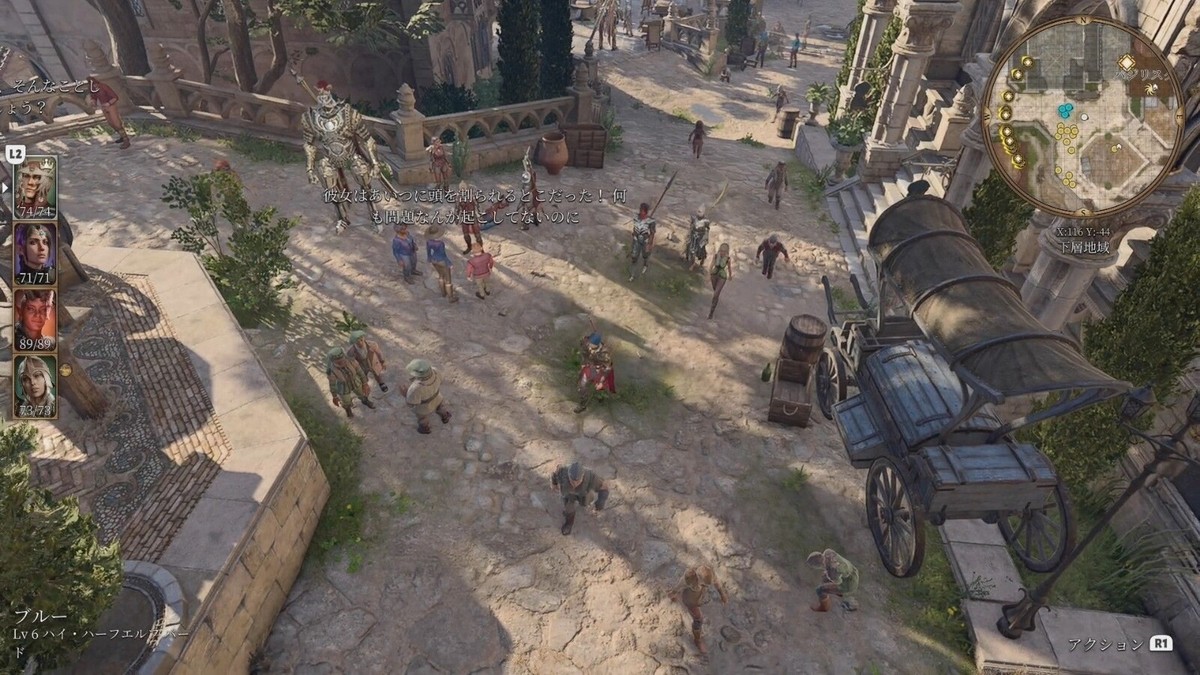The height and width of the screenshot is (675, 1200).
Task: Choose the red-skinned horned party member portrait
Action: [35, 315]
